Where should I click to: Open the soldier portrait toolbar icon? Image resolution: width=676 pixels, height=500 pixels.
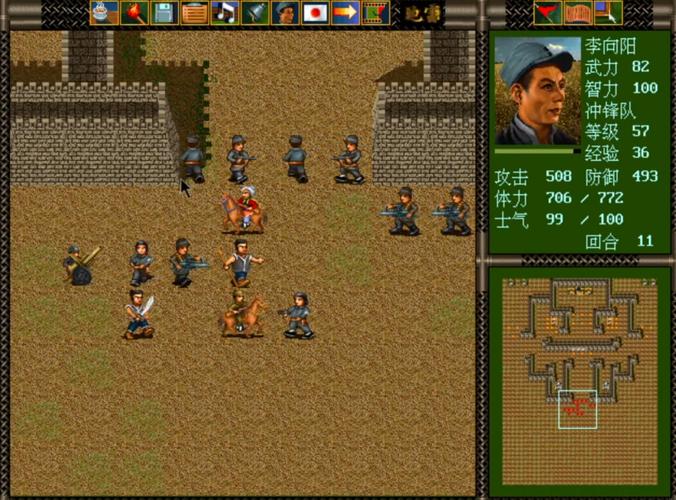pyautogui.click(x=286, y=13)
